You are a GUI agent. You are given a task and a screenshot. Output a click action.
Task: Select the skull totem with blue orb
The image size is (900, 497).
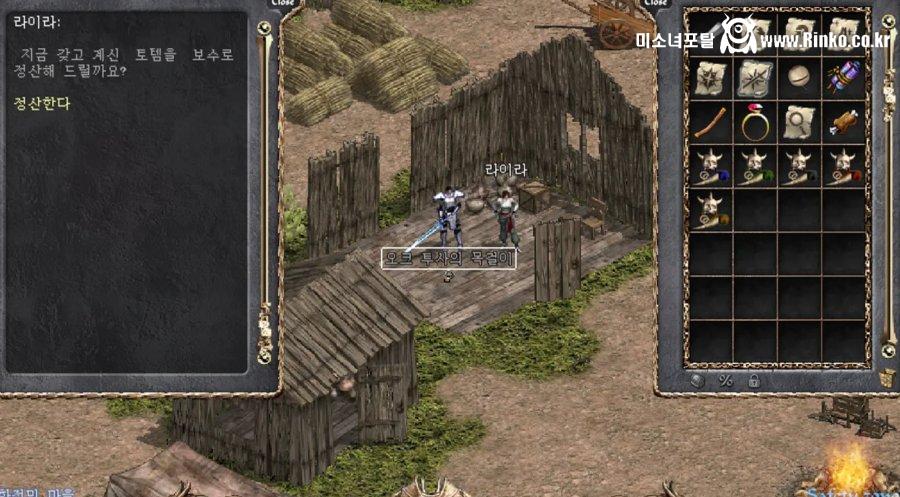pos(710,166)
